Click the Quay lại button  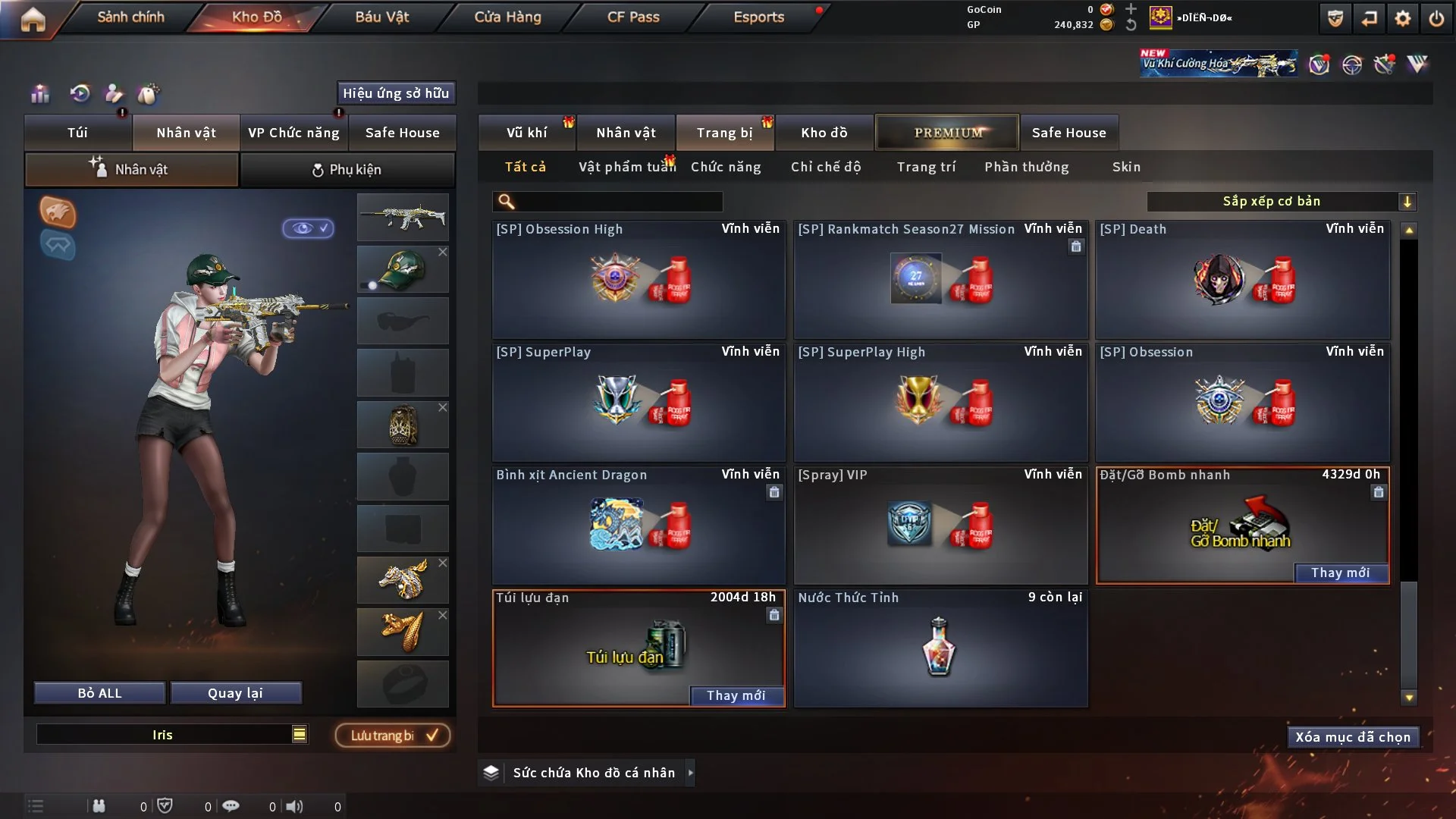pos(235,693)
